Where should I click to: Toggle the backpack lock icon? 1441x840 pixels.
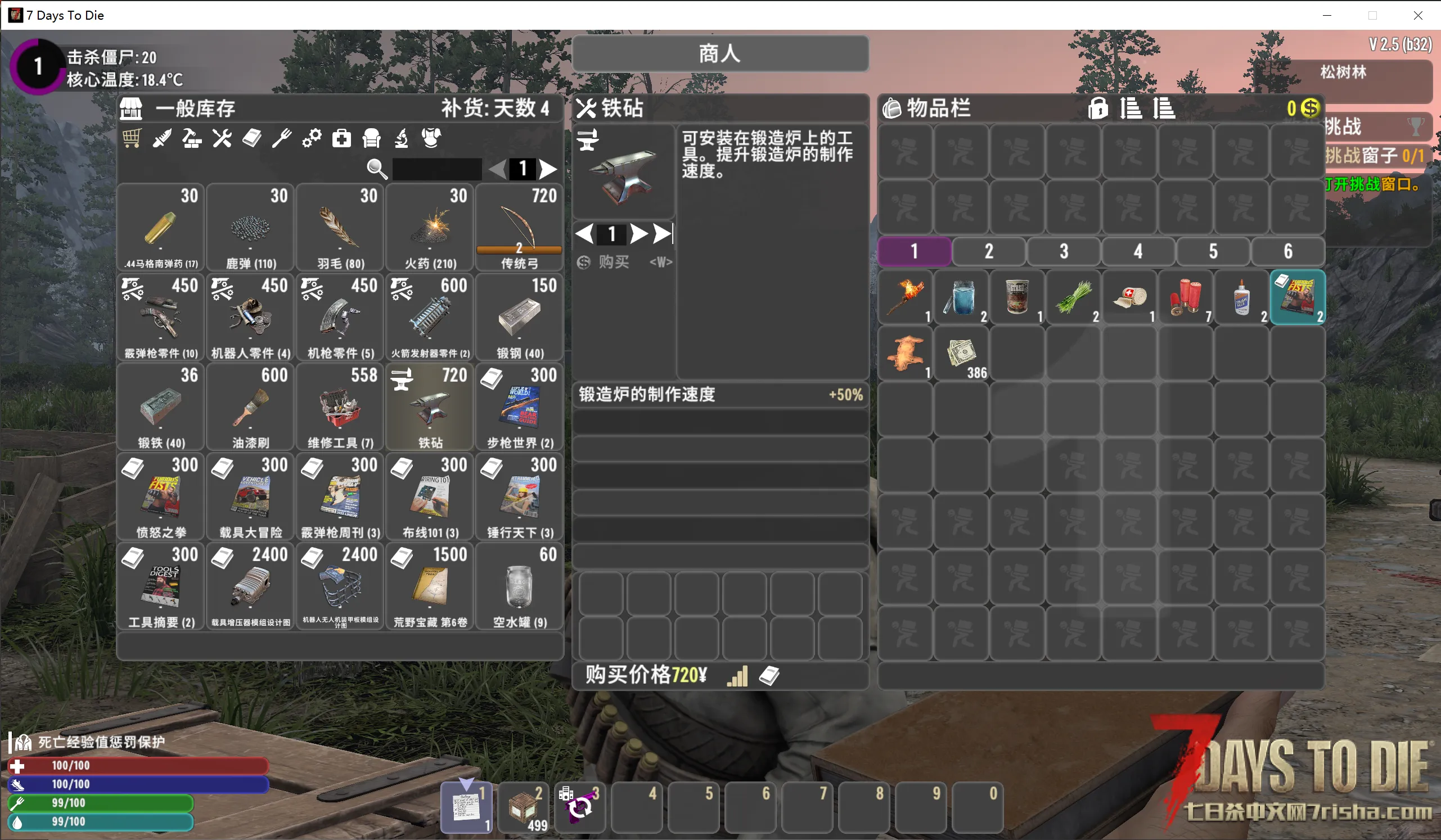1097,108
